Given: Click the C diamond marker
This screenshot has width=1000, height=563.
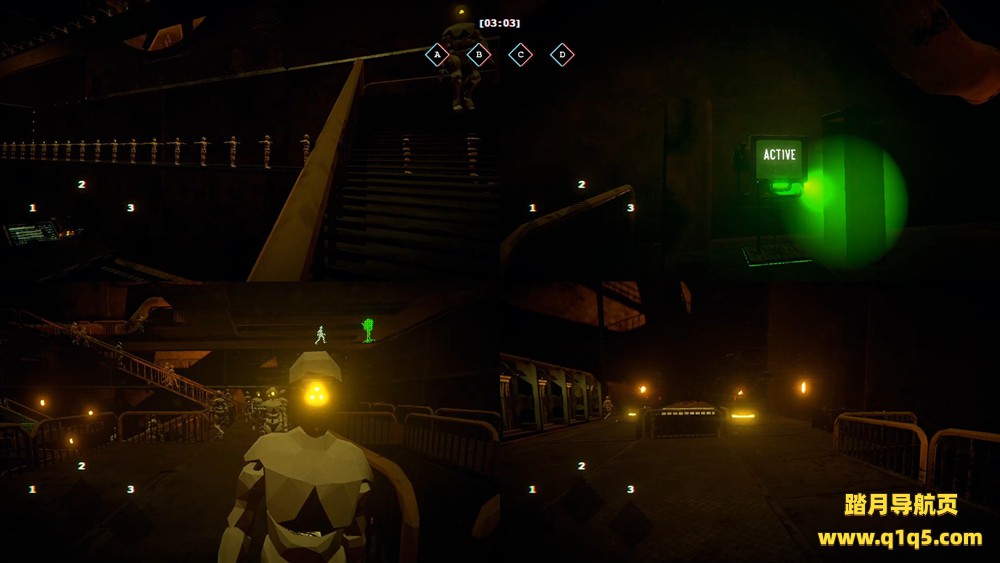Looking at the screenshot, I should click(520, 55).
